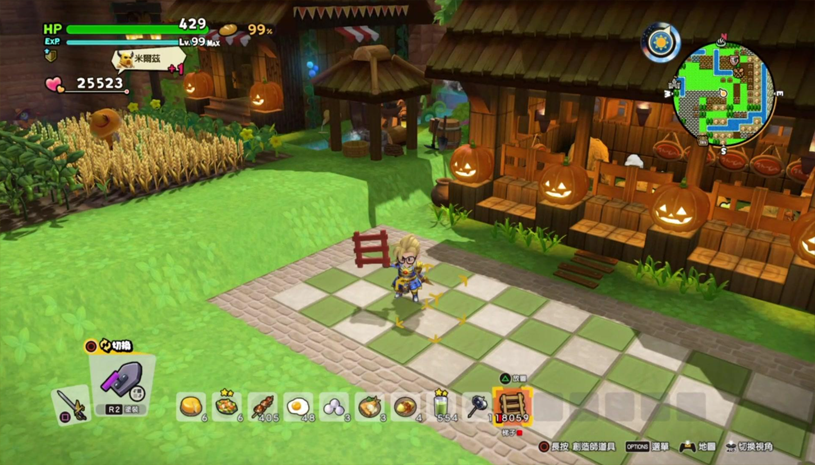Viewport: 815px width, 465px height.
Task: Open the circular minimap
Action: [724, 94]
